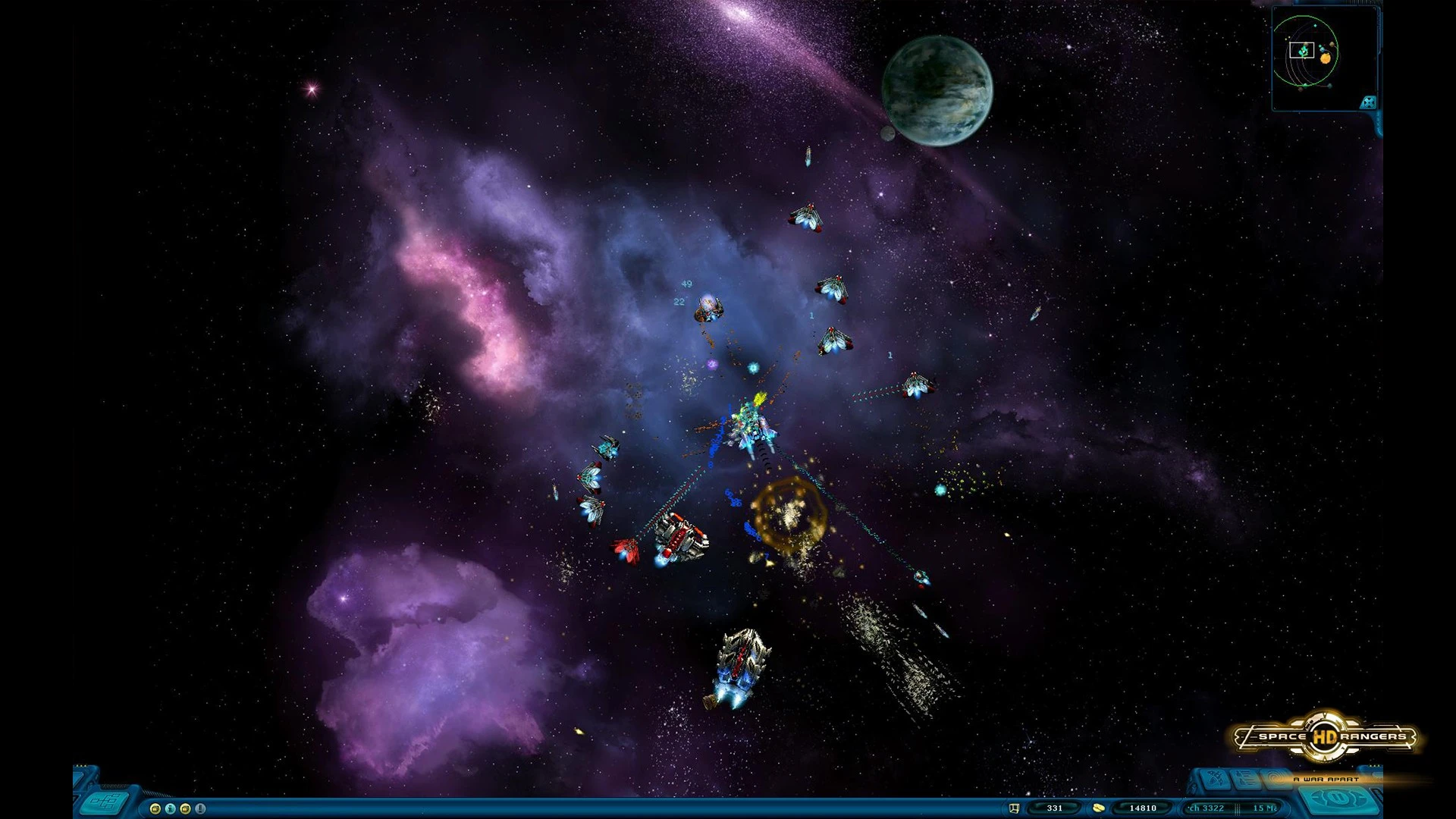Open the grey exclamation alert icon
Screen dimensions: 1456x819
coord(200,808)
